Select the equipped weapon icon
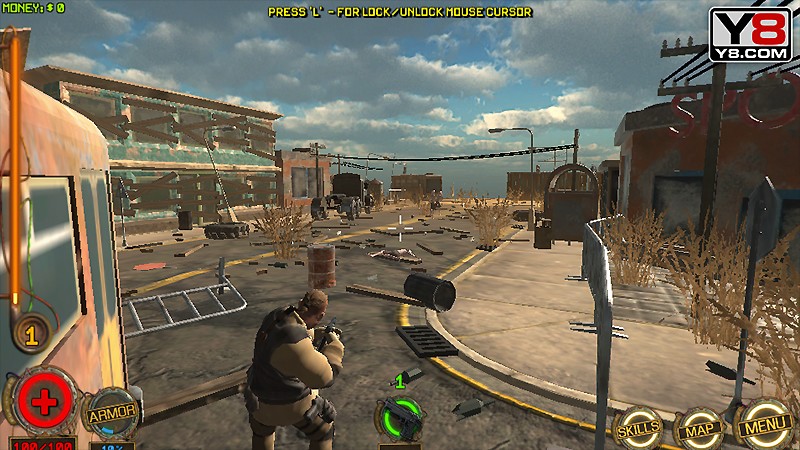 pos(399,417)
